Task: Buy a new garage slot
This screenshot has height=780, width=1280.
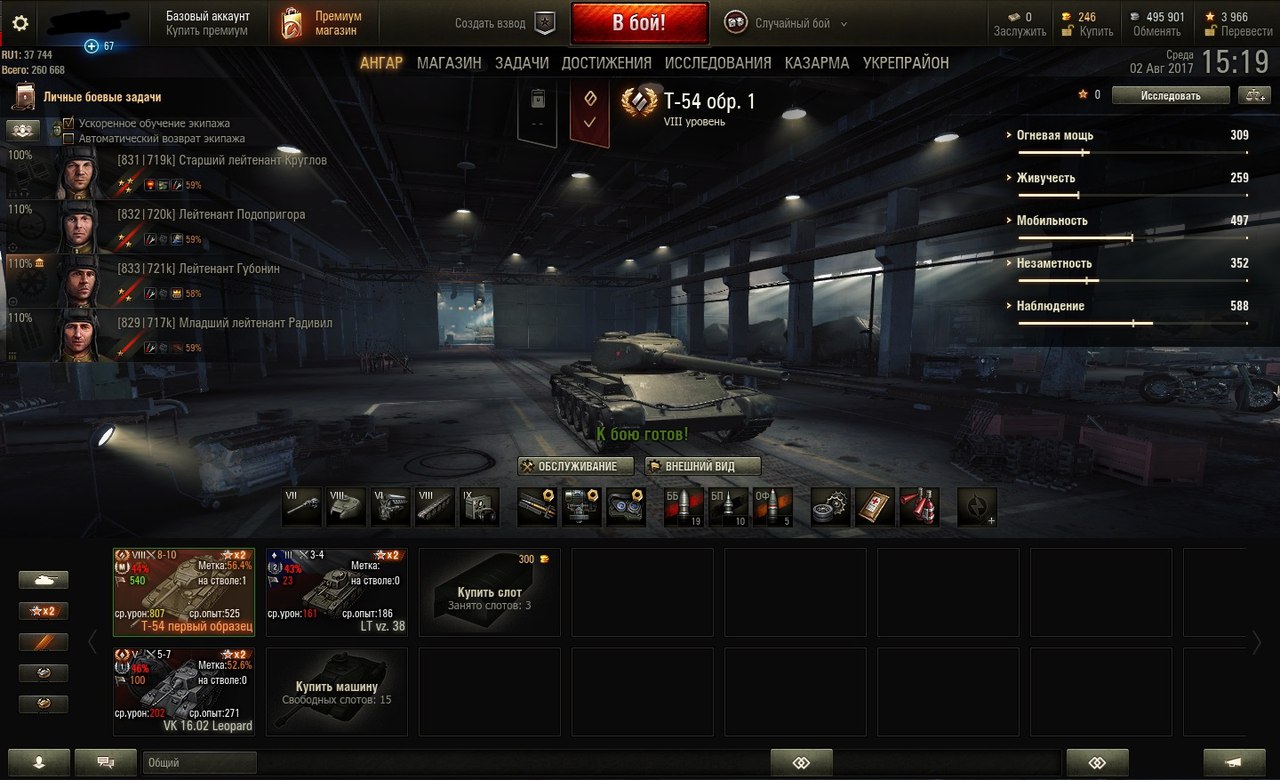Action: [x=489, y=592]
